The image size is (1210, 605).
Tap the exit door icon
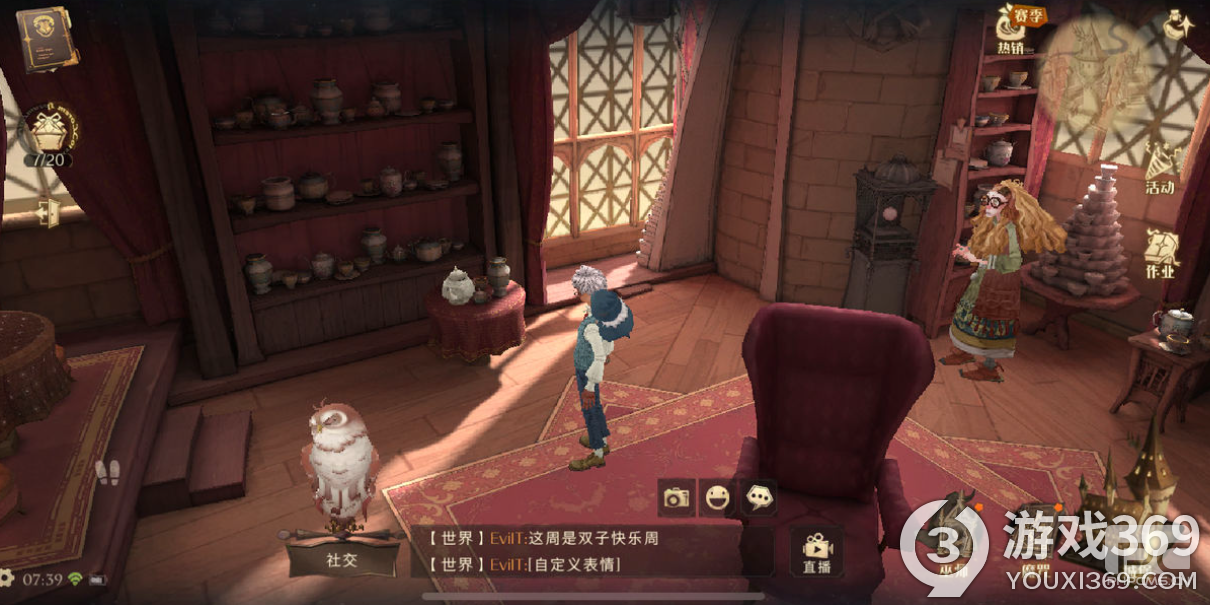(45, 212)
